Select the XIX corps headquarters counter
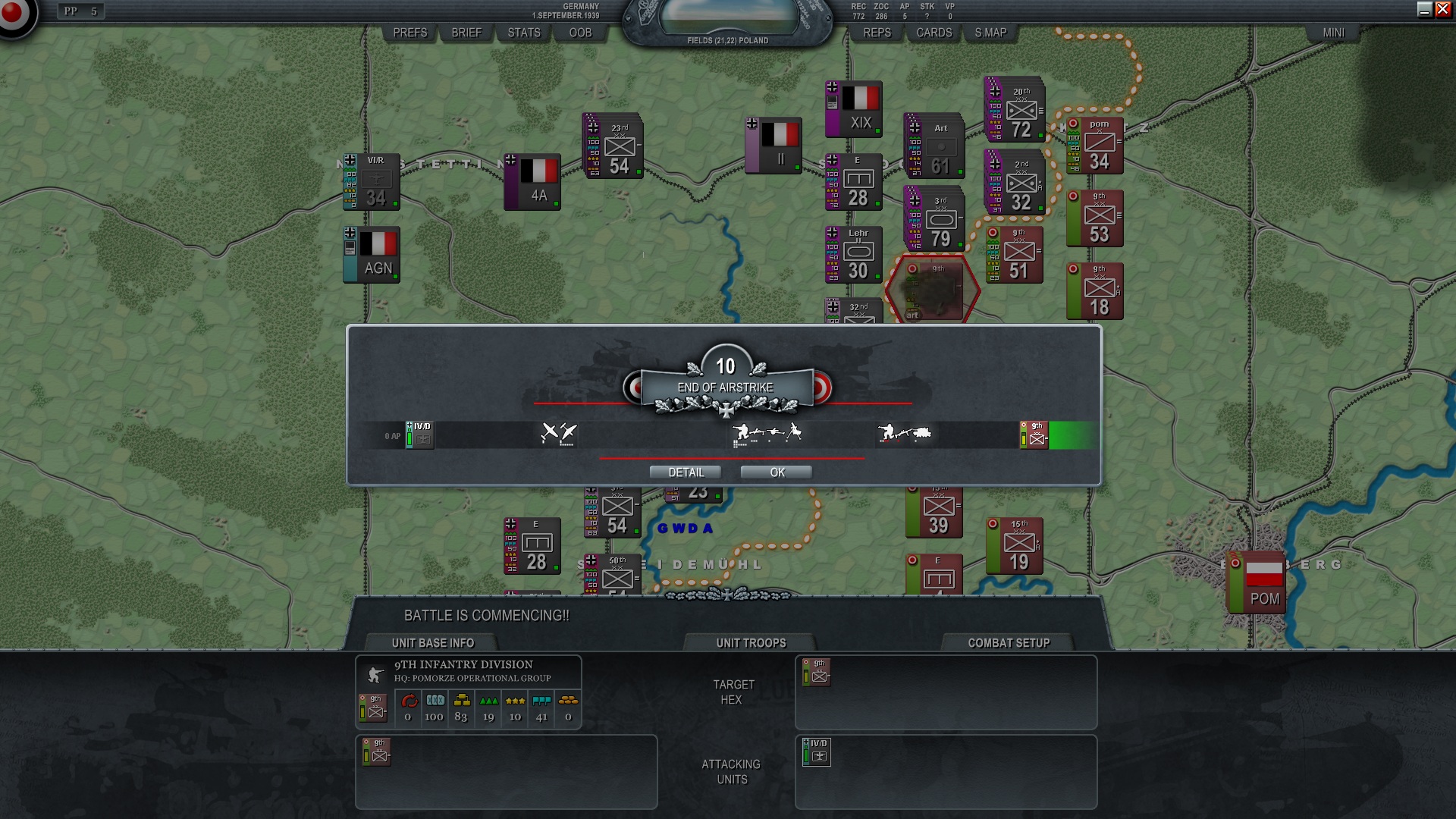This screenshot has width=1456, height=819. coord(853,110)
